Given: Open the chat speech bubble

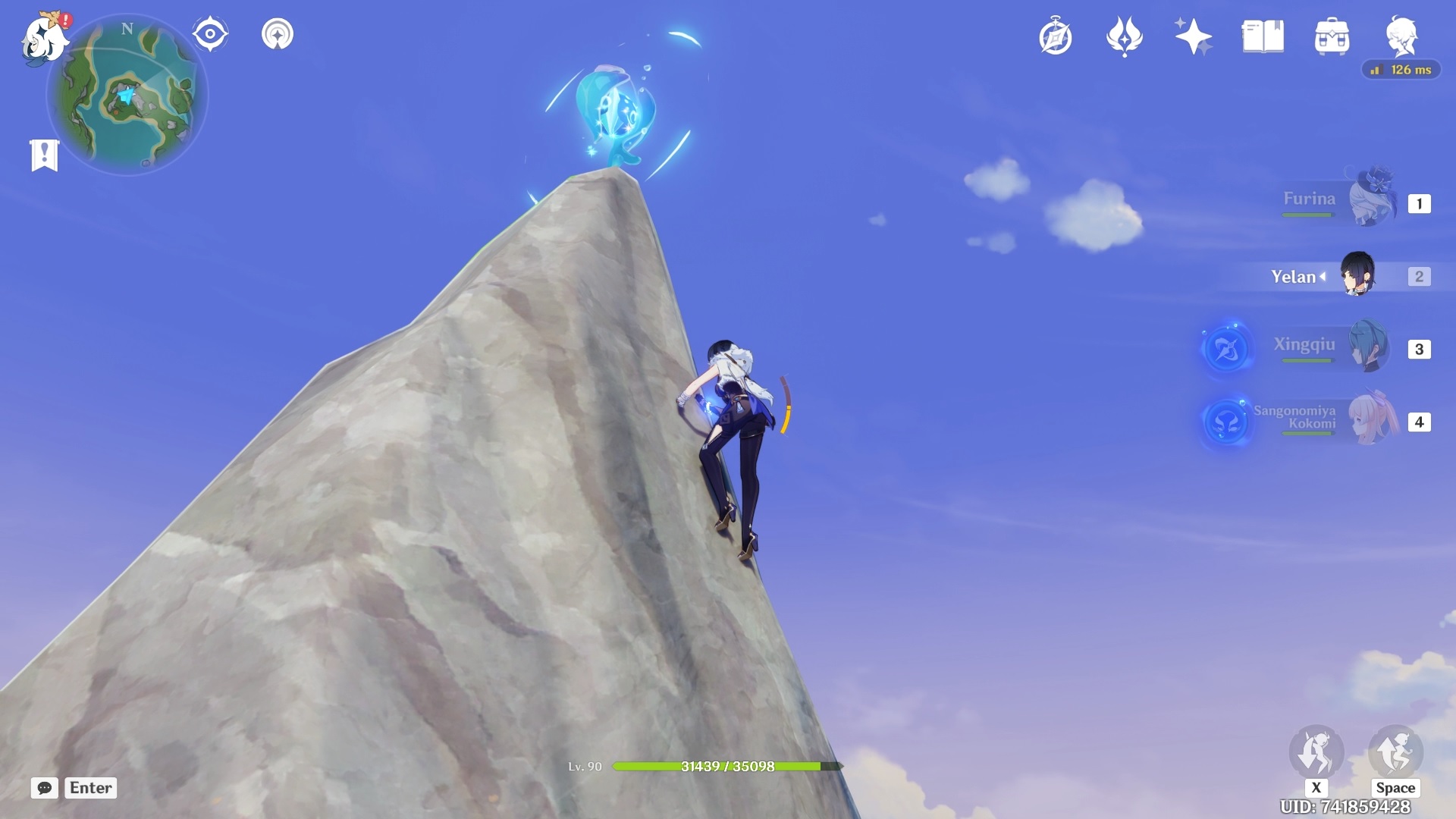Looking at the screenshot, I should coord(45,788).
